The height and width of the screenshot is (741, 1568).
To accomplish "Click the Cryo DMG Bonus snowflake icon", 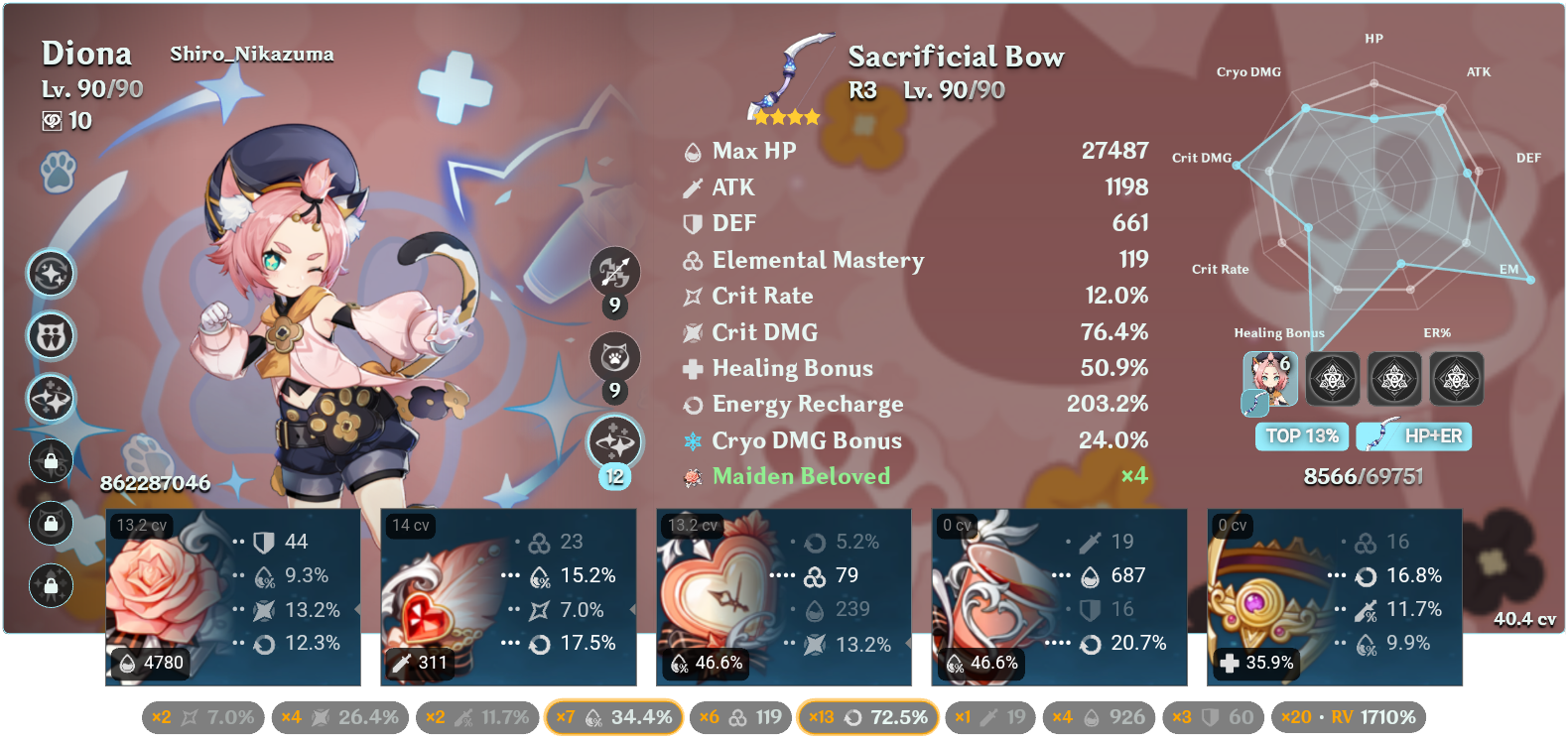I will click(x=692, y=440).
